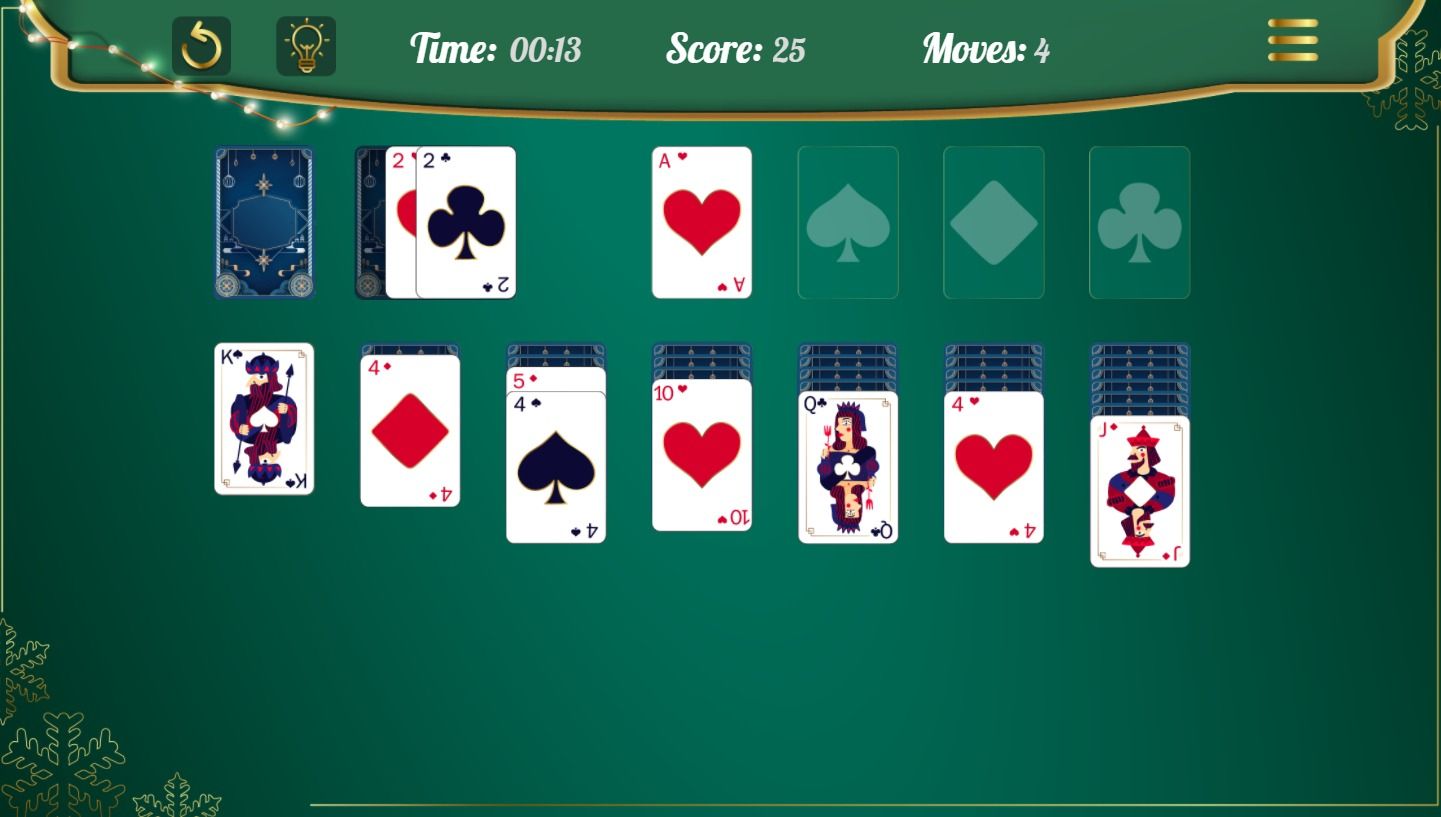
Task: Click the undo arrow icon
Action: point(201,44)
